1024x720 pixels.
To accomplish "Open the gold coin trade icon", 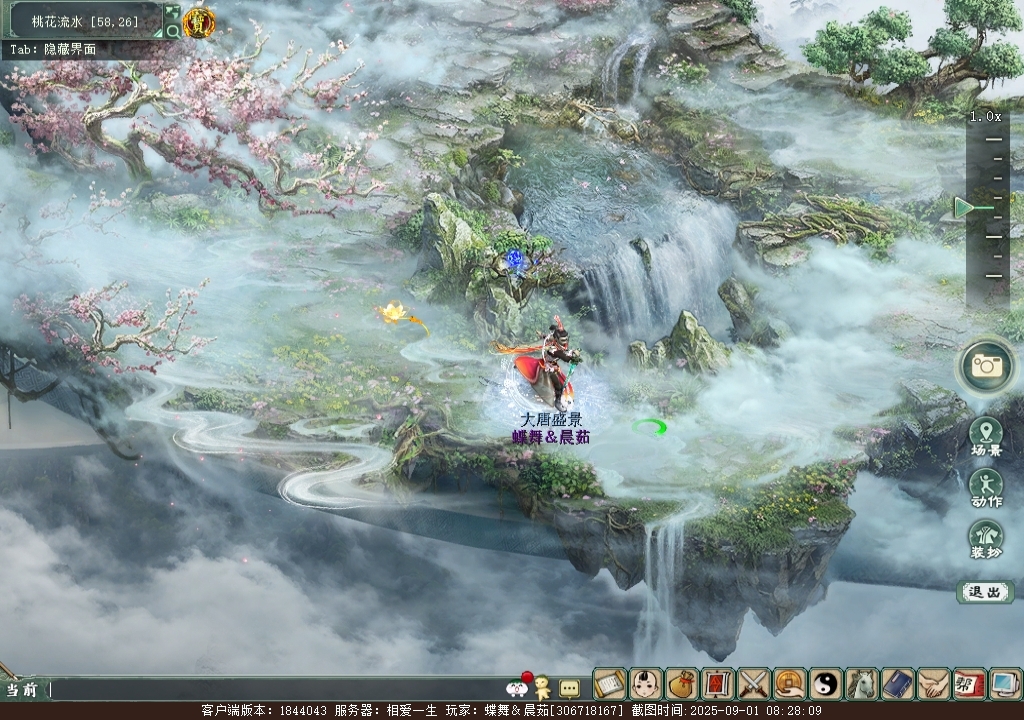I will click(789, 684).
